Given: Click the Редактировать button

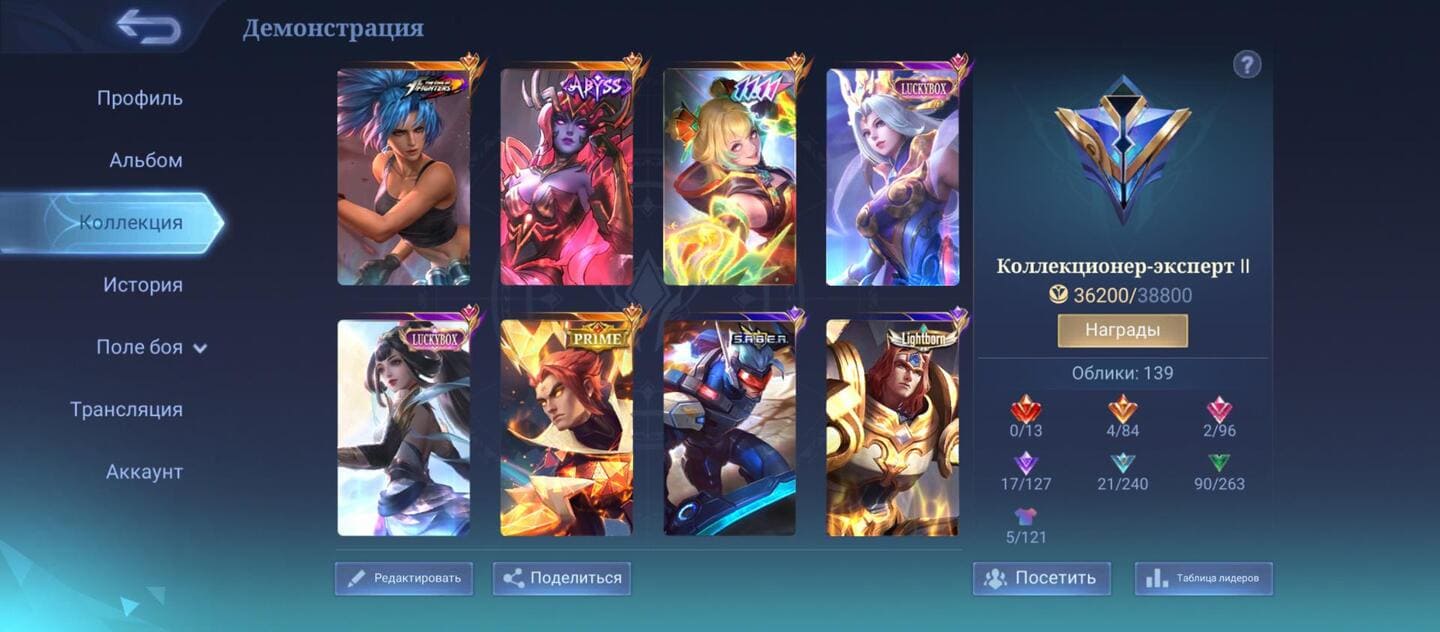Looking at the screenshot, I should (404, 578).
